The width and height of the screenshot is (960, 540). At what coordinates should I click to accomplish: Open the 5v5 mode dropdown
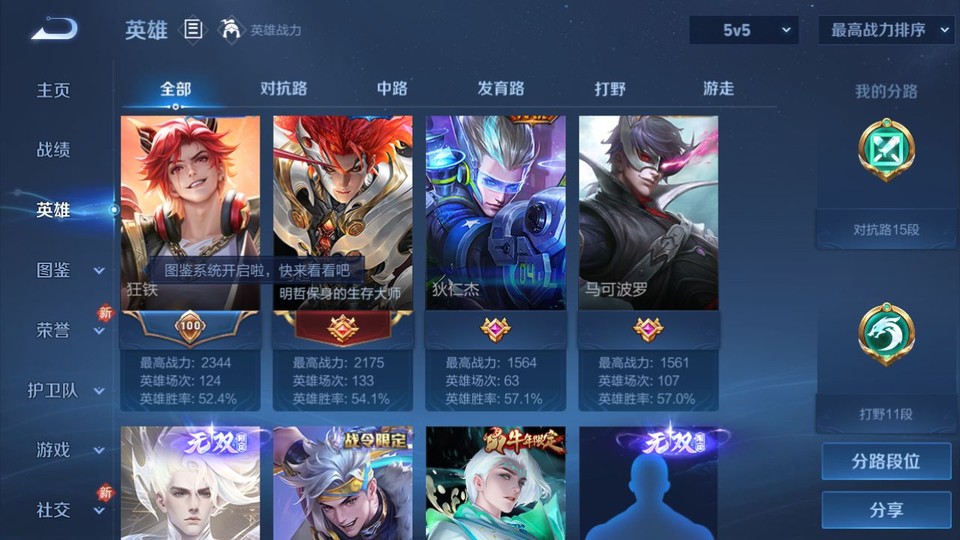coord(744,30)
